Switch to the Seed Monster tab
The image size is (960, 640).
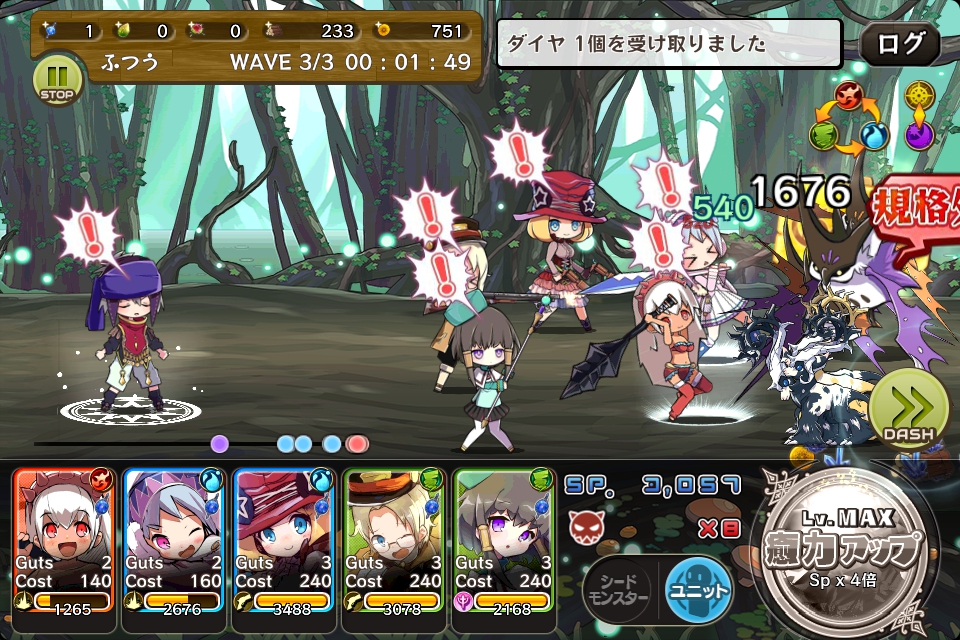(616, 590)
